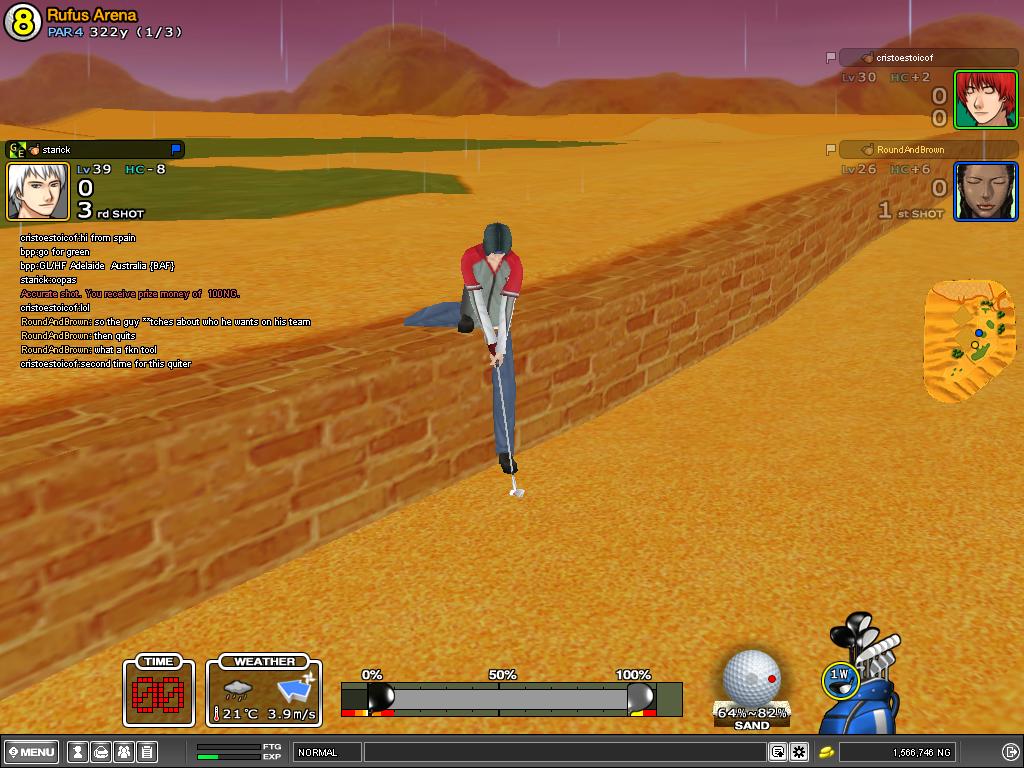Image resolution: width=1024 pixels, height=768 pixels.
Task: Click the shot power gauge bar
Action: tap(511, 697)
